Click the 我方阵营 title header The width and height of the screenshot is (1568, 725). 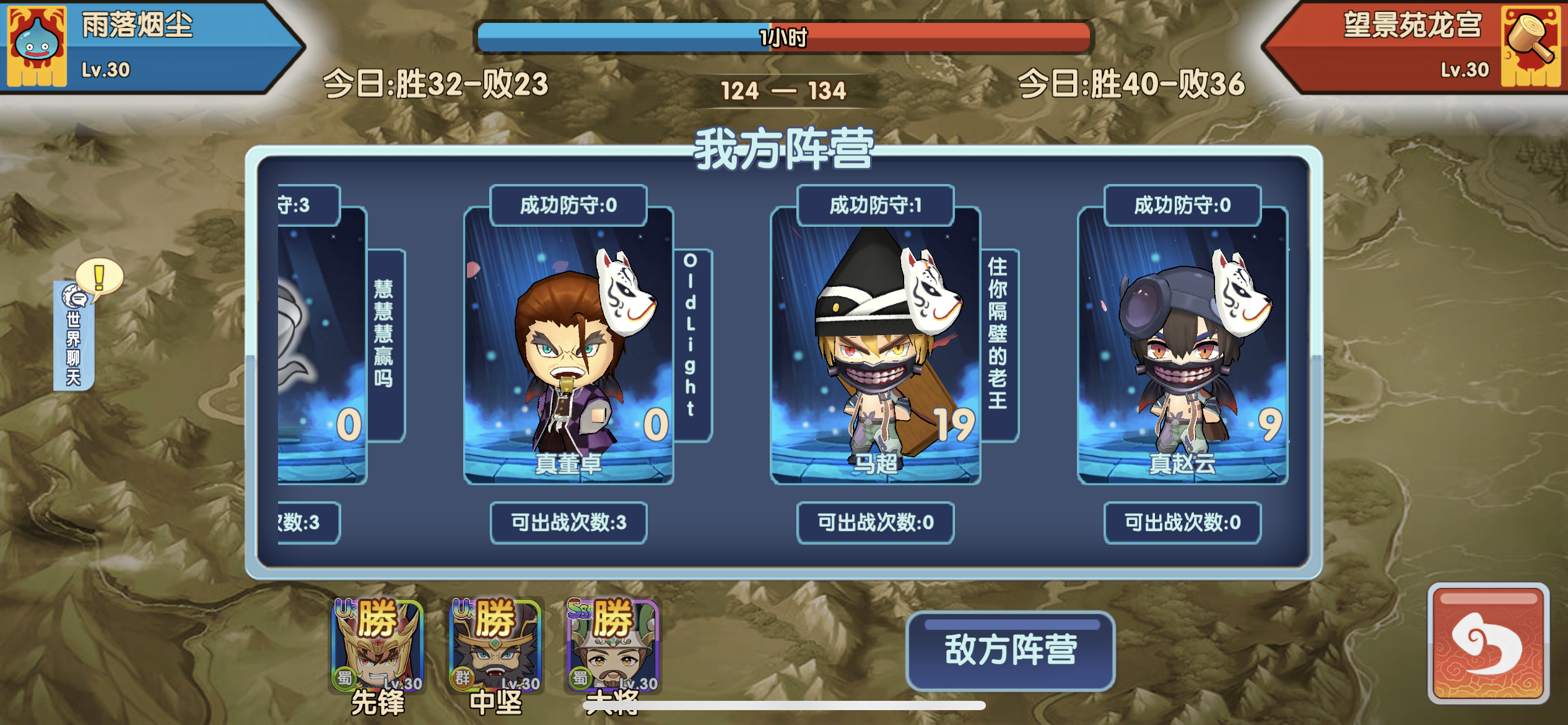pos(783,156)
